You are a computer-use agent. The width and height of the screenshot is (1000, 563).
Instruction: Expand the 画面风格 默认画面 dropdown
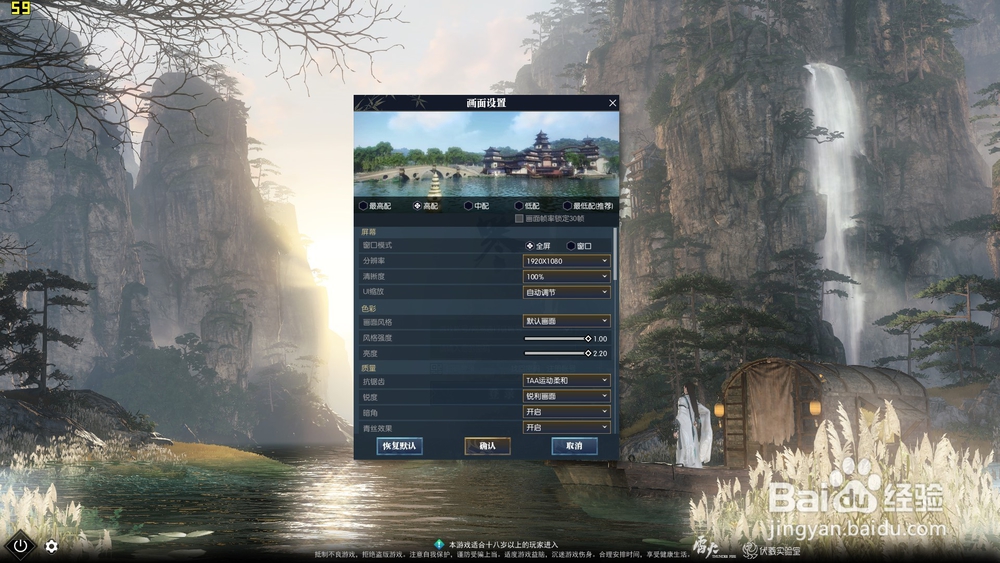pyautogui.click(x=567, y=322)
